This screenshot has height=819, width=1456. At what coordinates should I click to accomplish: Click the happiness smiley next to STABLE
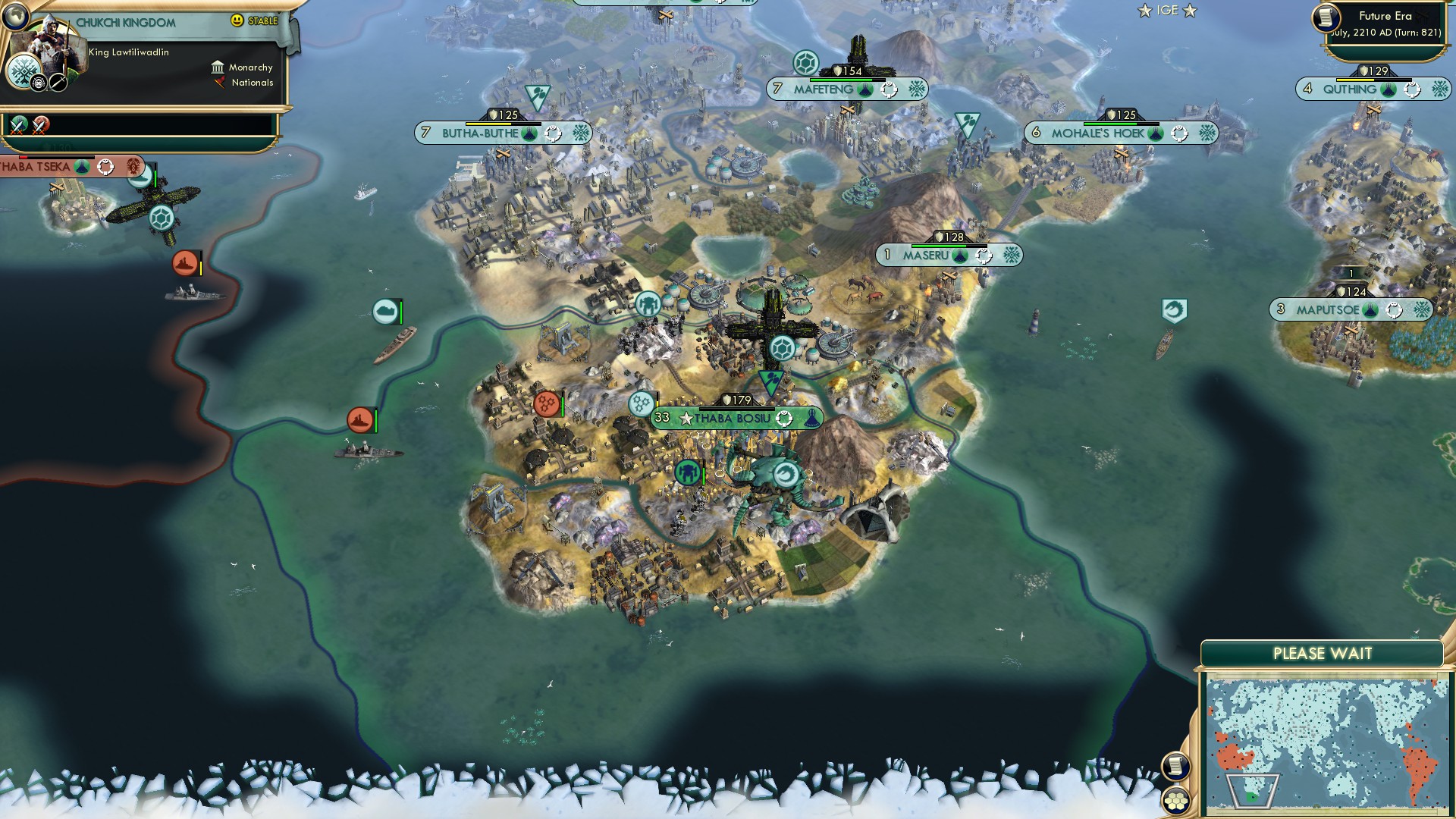tap(237, 20)
